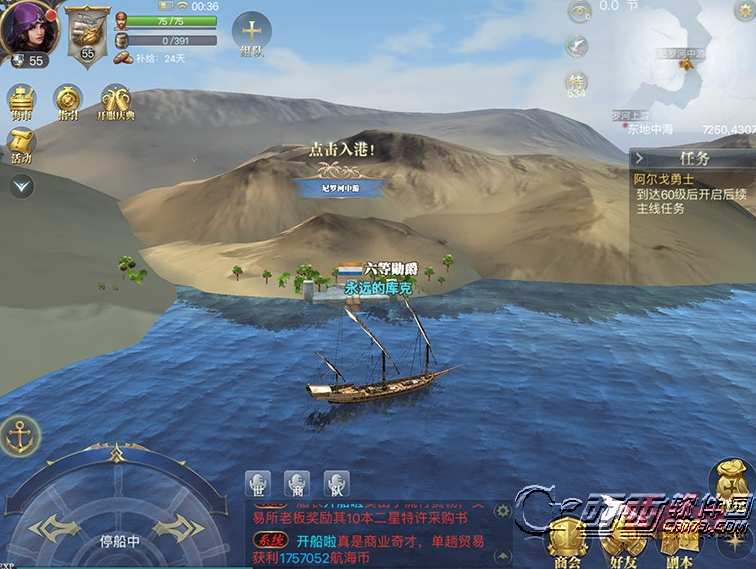This screenshot has width=756, height=569.
Task: Click the anchor button
Action: (19, 436)
